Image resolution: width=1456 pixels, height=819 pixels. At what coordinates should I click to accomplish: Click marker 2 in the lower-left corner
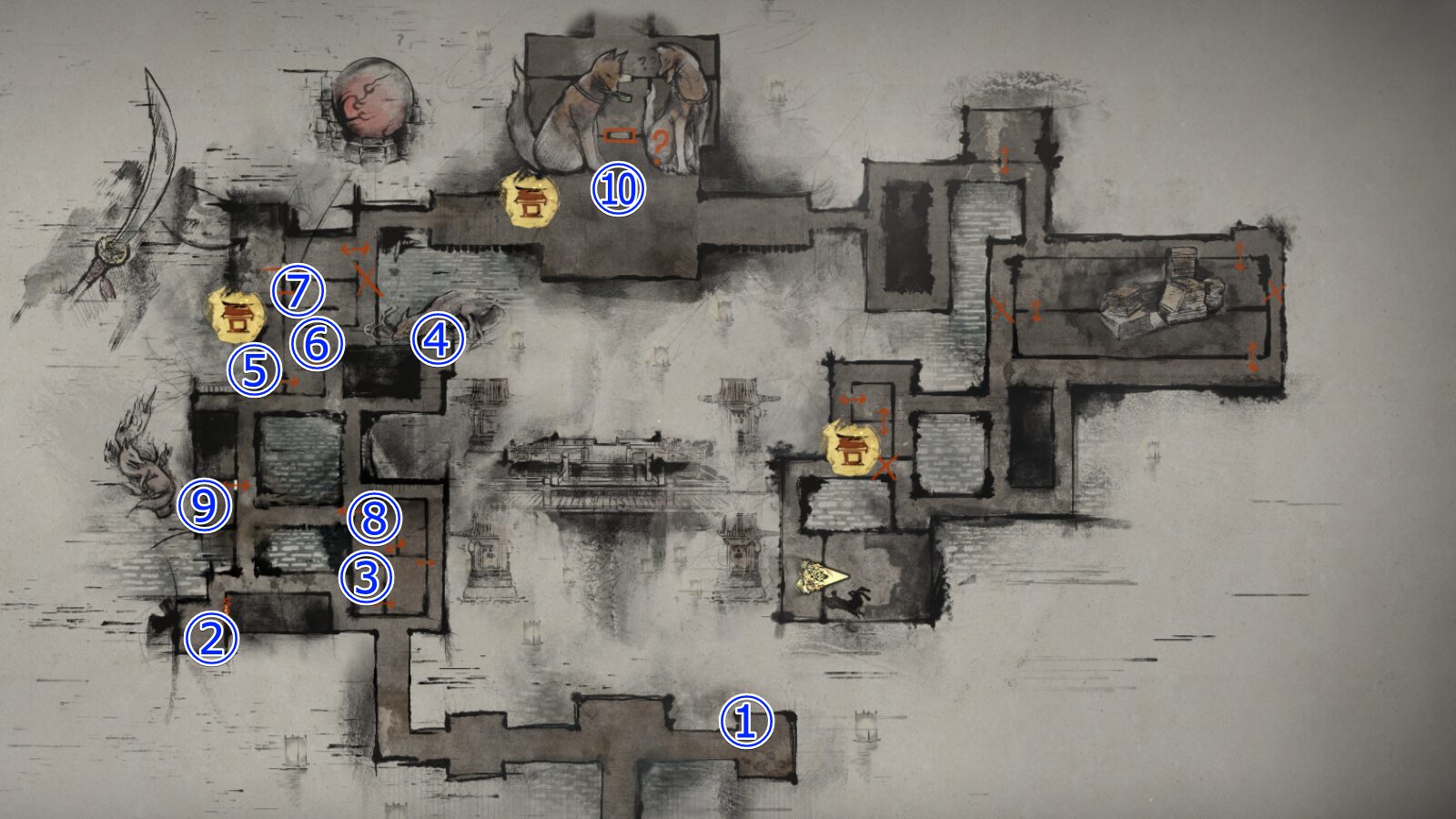[211, 639]
